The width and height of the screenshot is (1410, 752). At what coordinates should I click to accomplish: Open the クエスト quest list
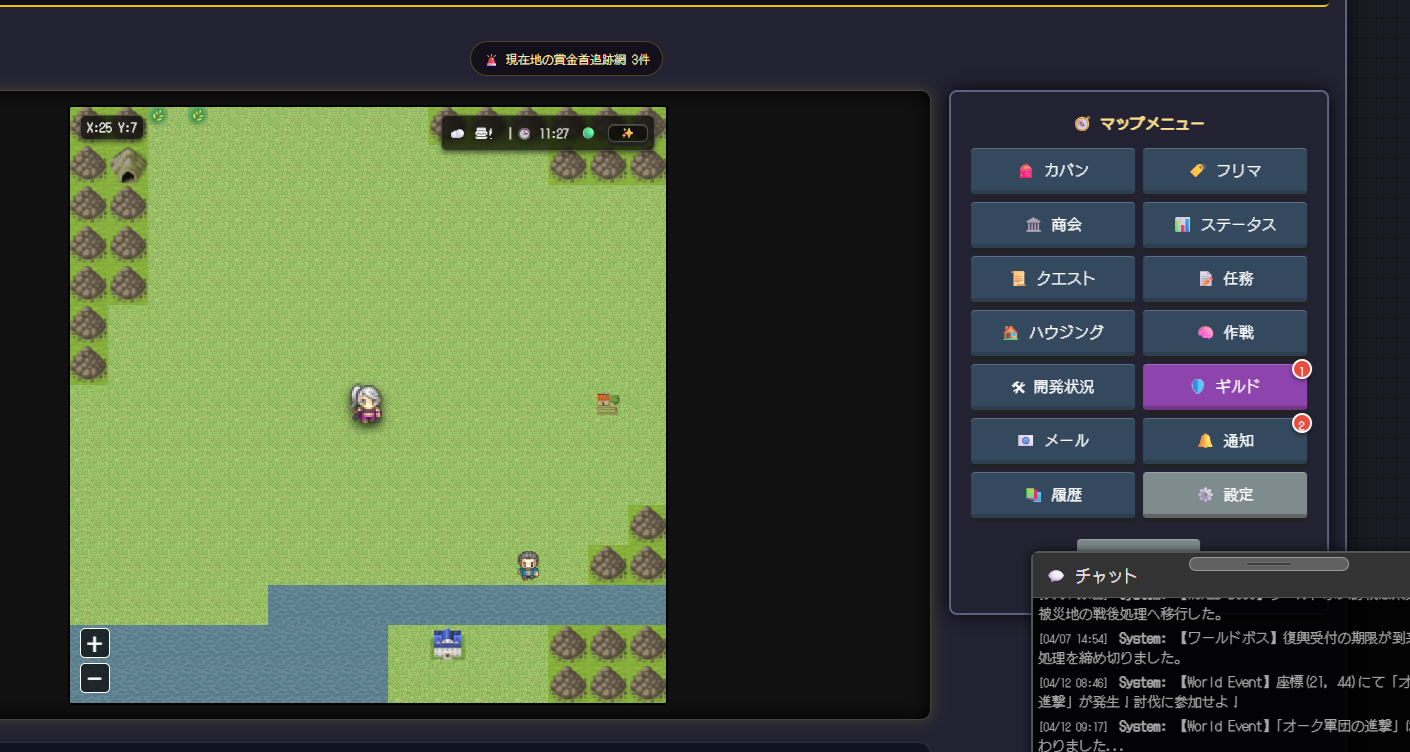tap(1052, 279)
